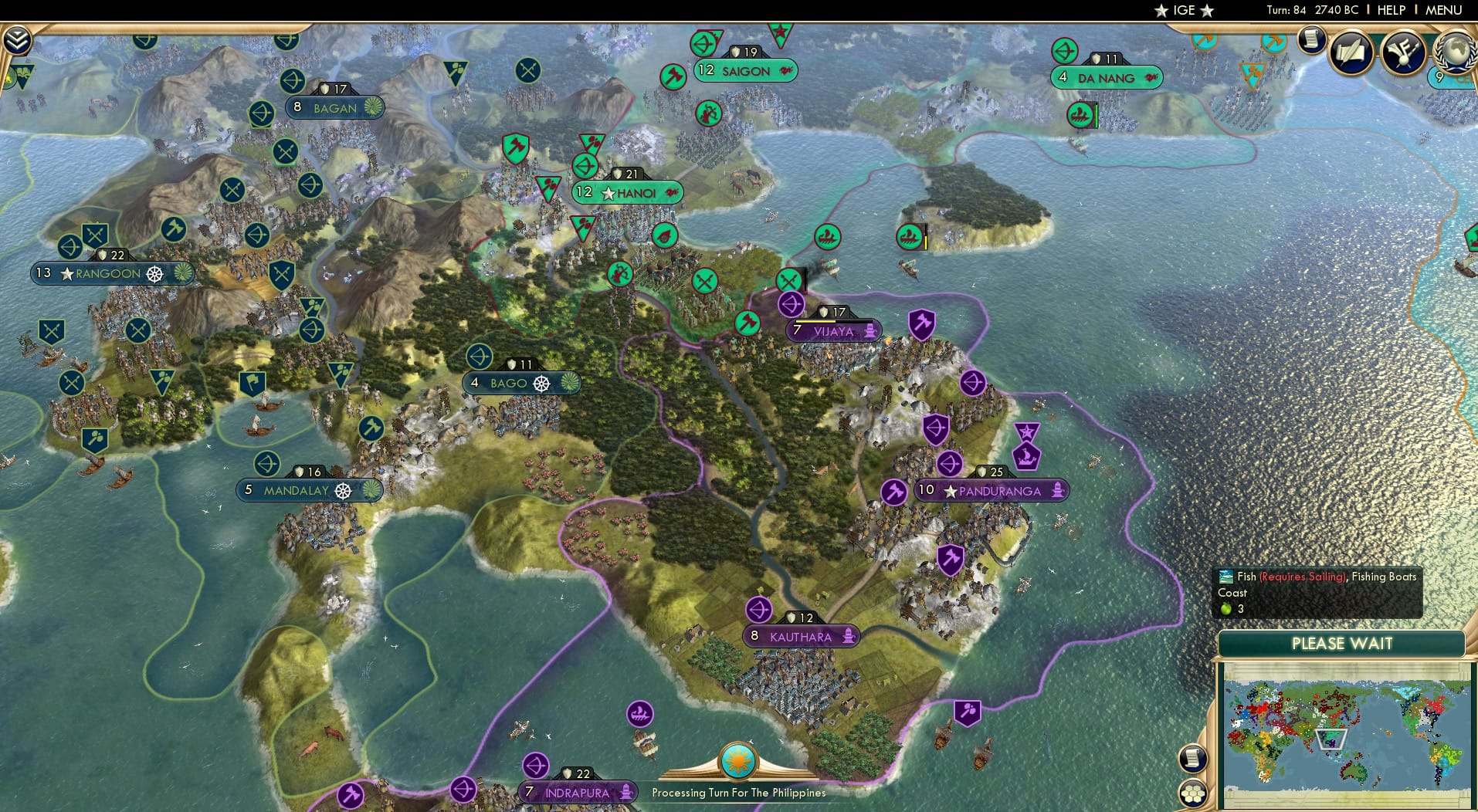The image size is (1478, 812).
Task: Open the HELP screen
Action: pyautogui.click(x=1391, y=10)
